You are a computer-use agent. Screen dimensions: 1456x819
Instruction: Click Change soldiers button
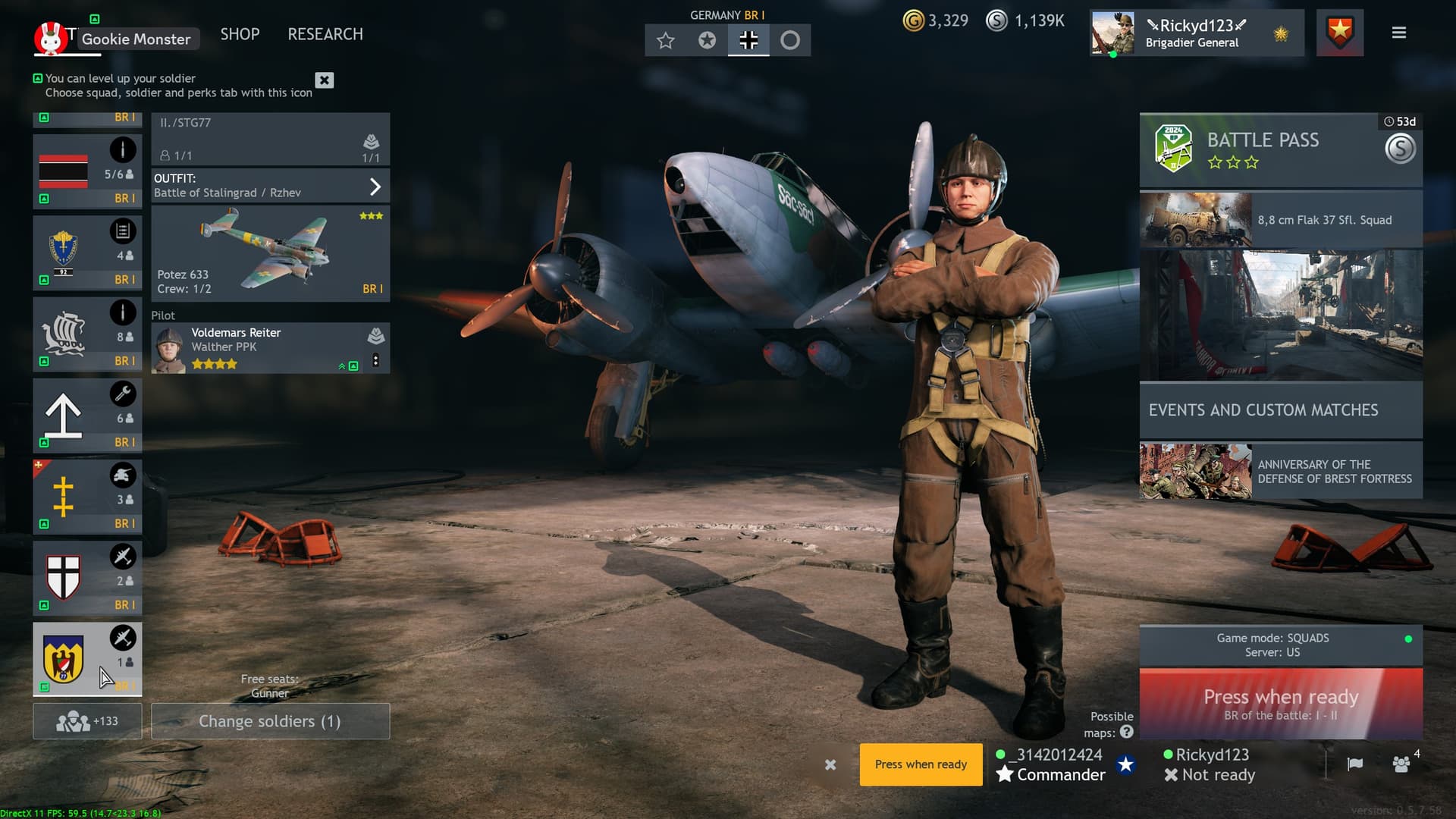click(x=270, y=721)
